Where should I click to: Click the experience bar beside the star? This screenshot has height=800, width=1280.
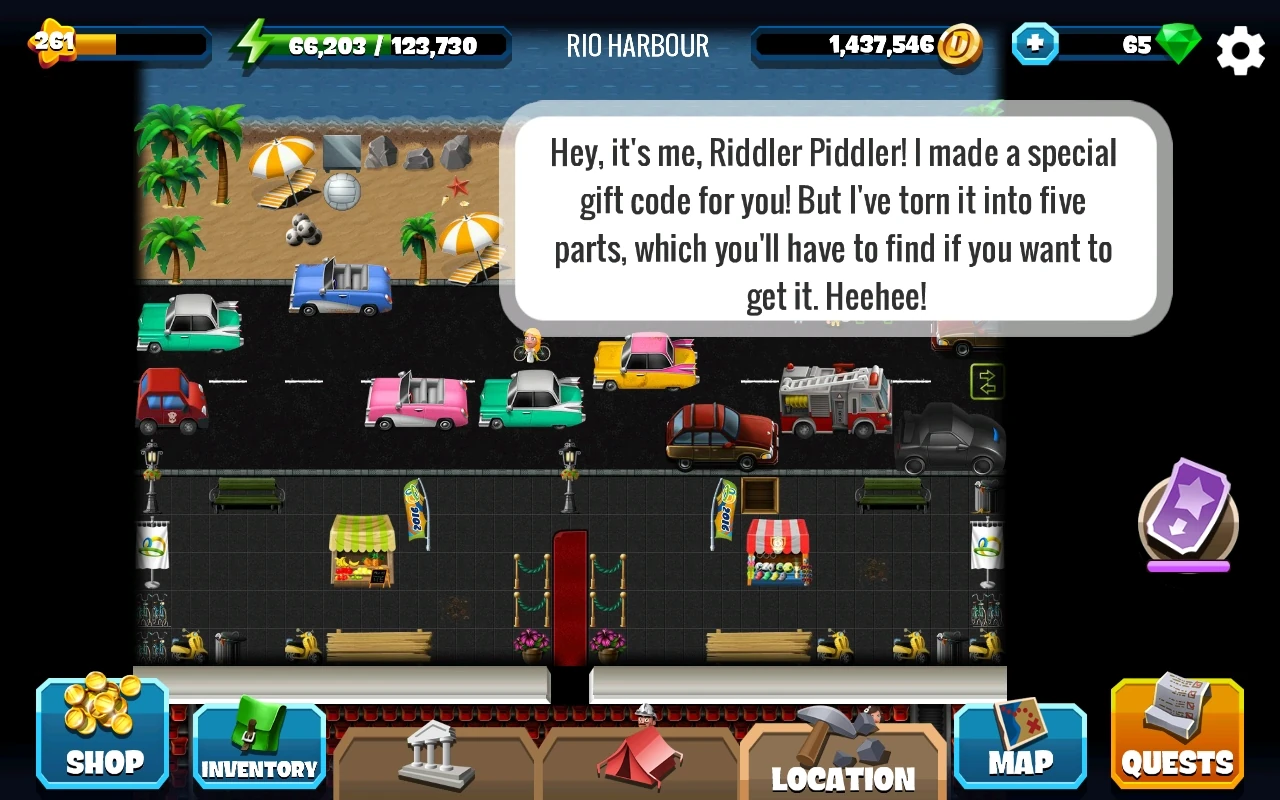[x=140, y=44]
